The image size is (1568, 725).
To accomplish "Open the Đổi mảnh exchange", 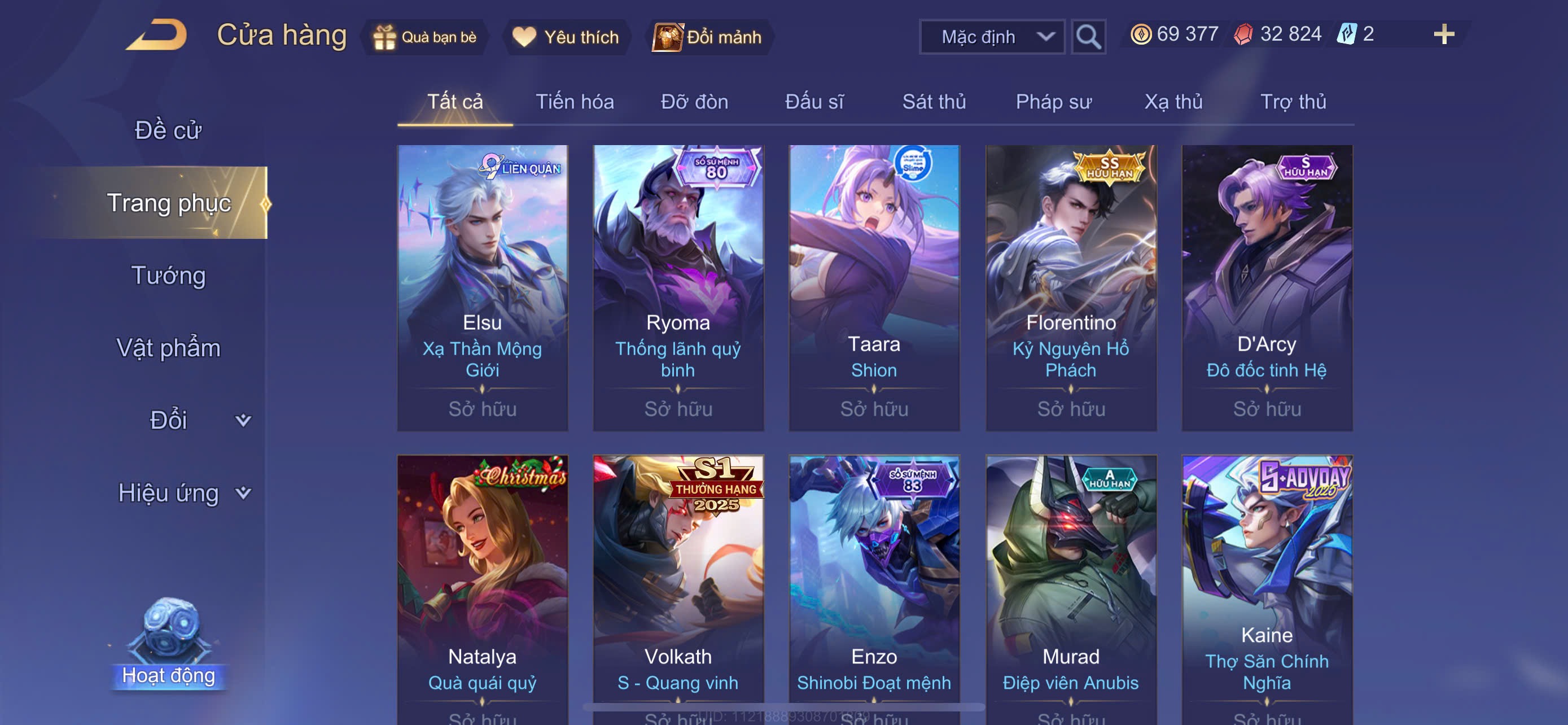I will tap(708, 37).
